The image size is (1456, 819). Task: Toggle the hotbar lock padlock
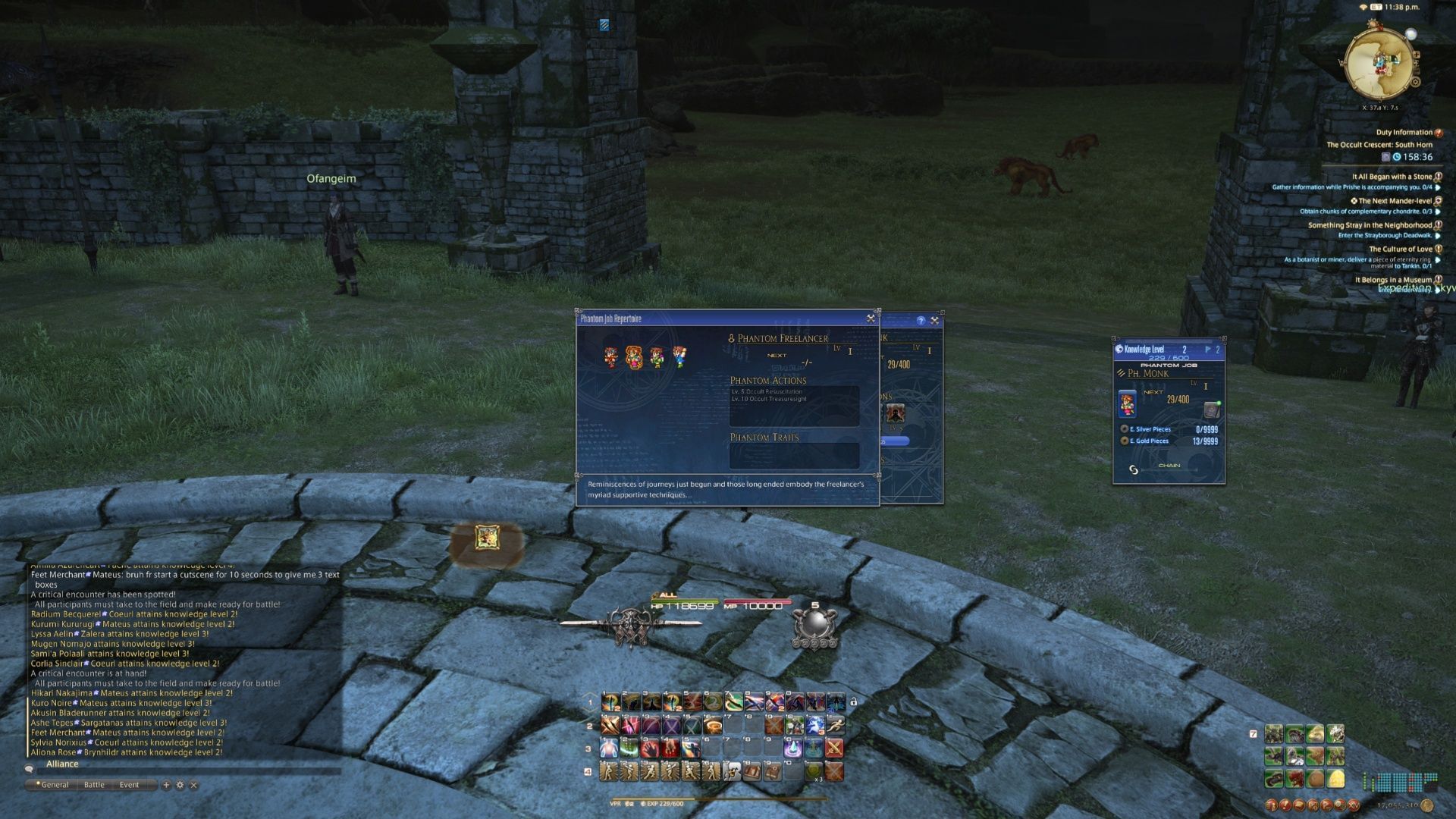tap(855, 703)
